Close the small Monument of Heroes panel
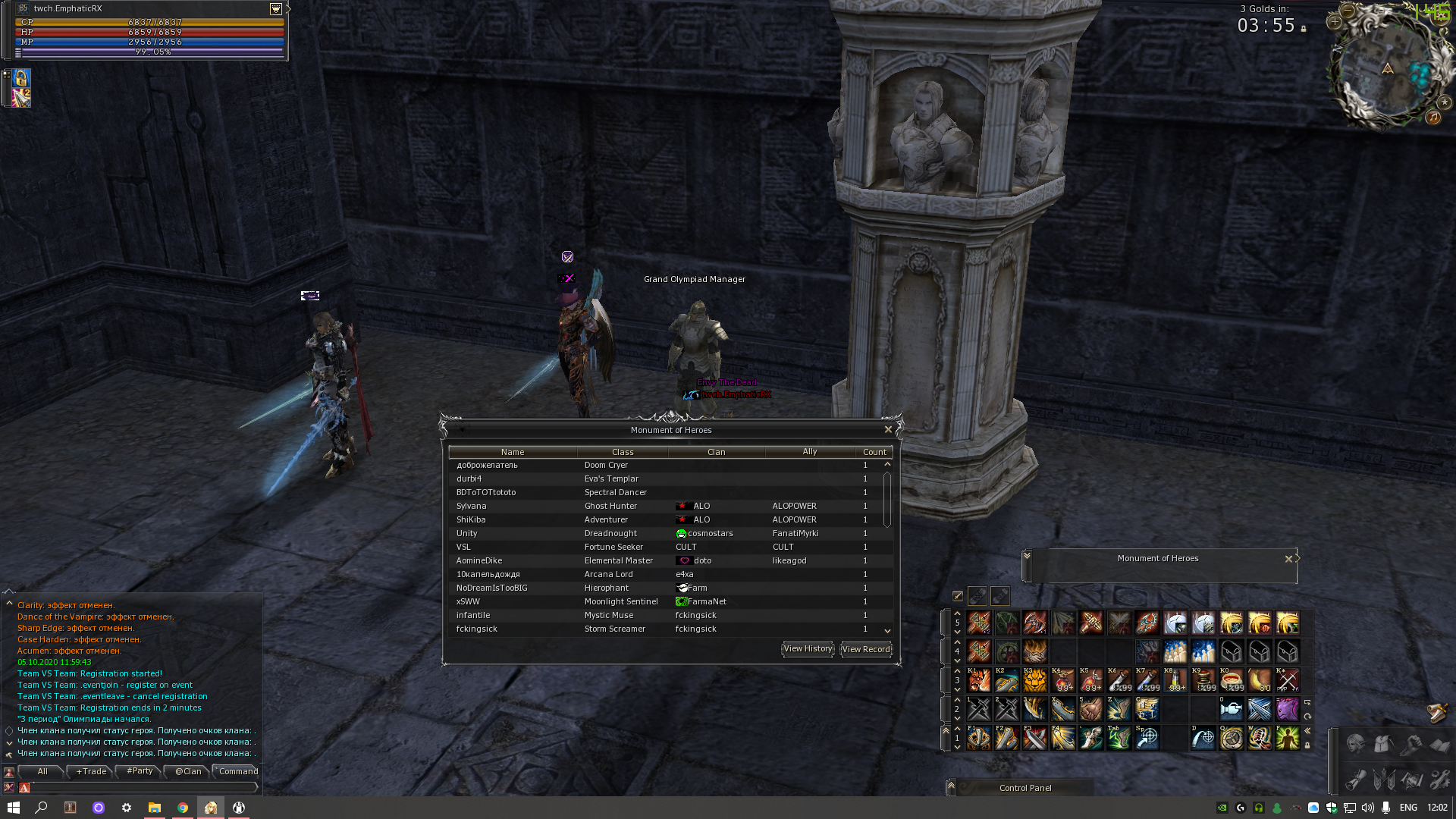The width and height of the screenshot is (1456, 819). point(1288,559)
